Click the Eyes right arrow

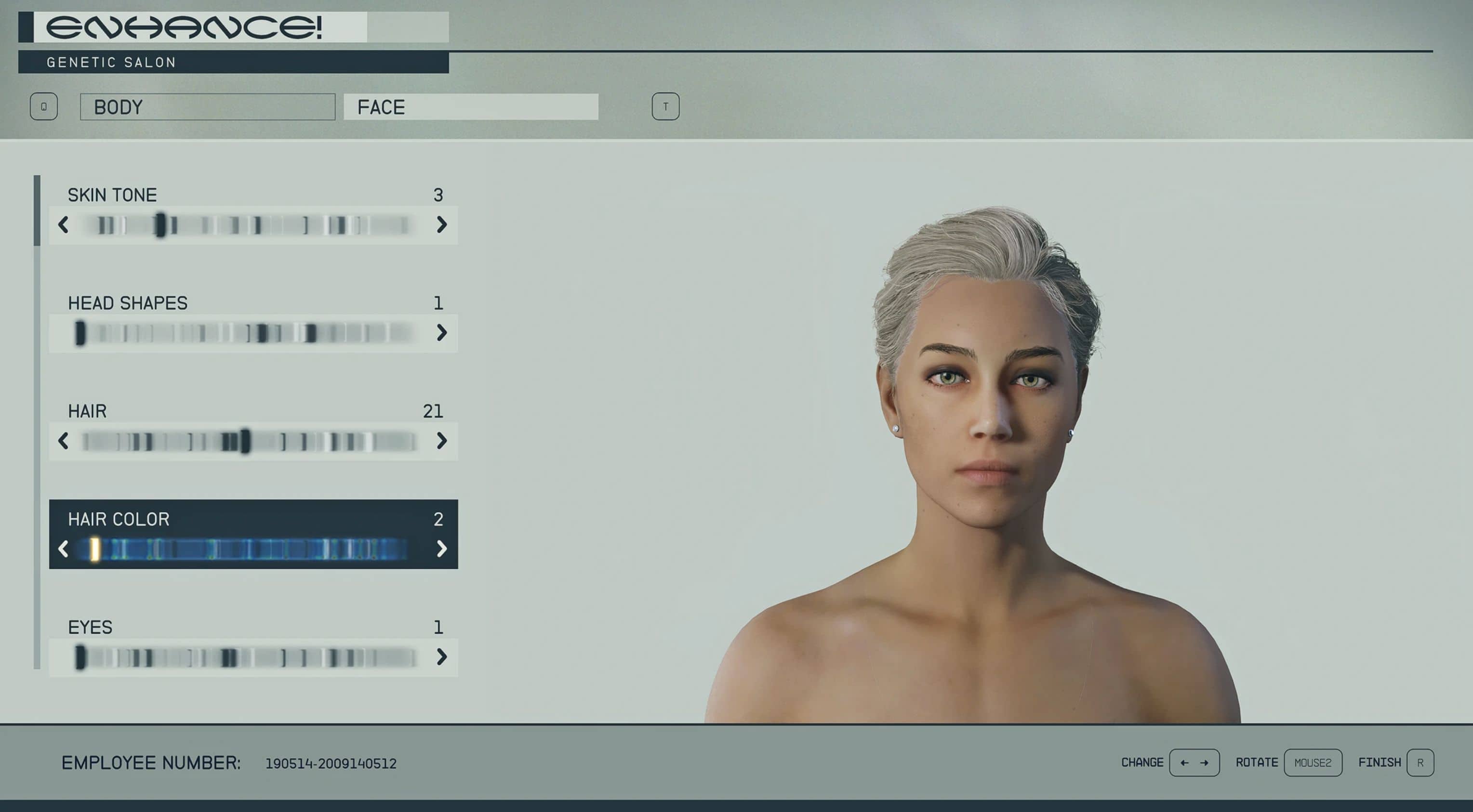pyautogui.click(x=441, y=657)
